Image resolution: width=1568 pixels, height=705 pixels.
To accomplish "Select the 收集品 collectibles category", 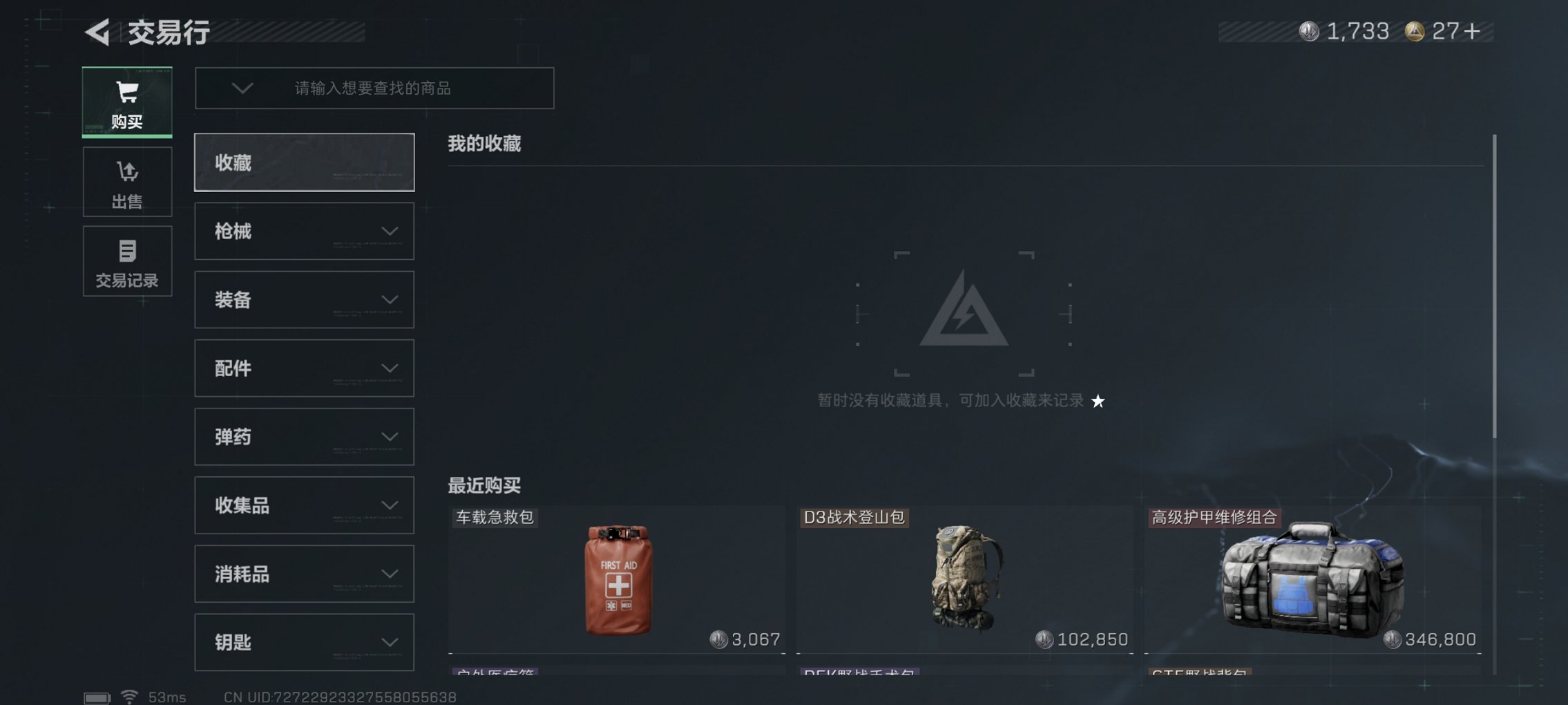I will tap(305, 505).
